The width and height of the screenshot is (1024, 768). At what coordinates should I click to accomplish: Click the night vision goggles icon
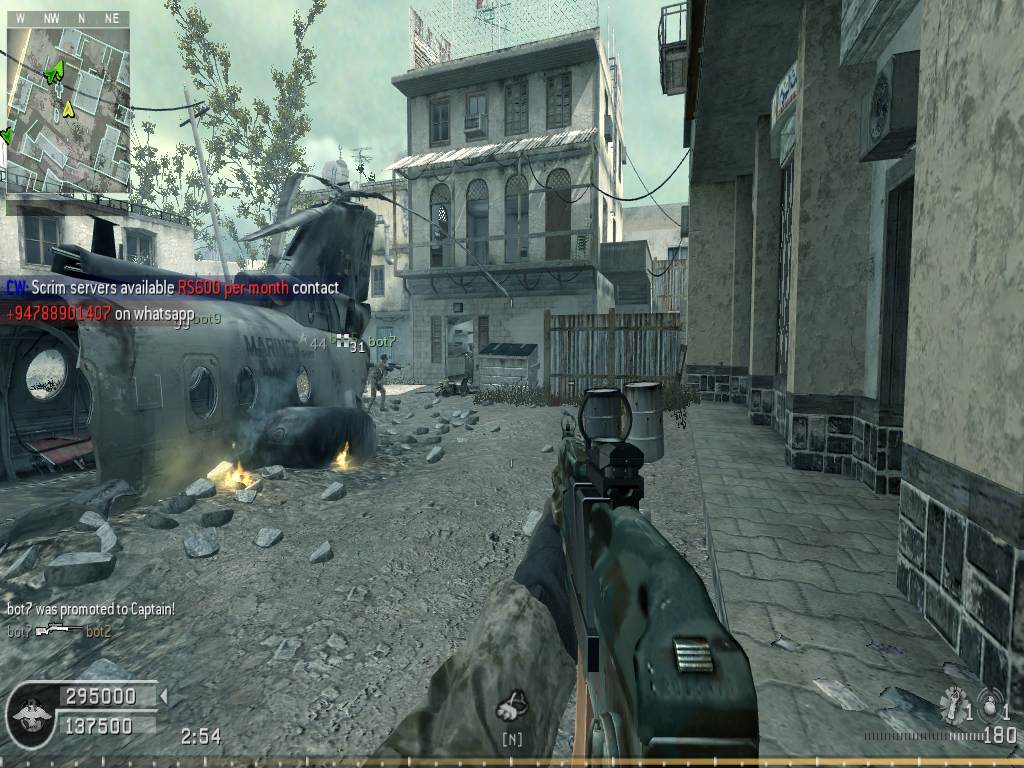click(x=513, y=708)
